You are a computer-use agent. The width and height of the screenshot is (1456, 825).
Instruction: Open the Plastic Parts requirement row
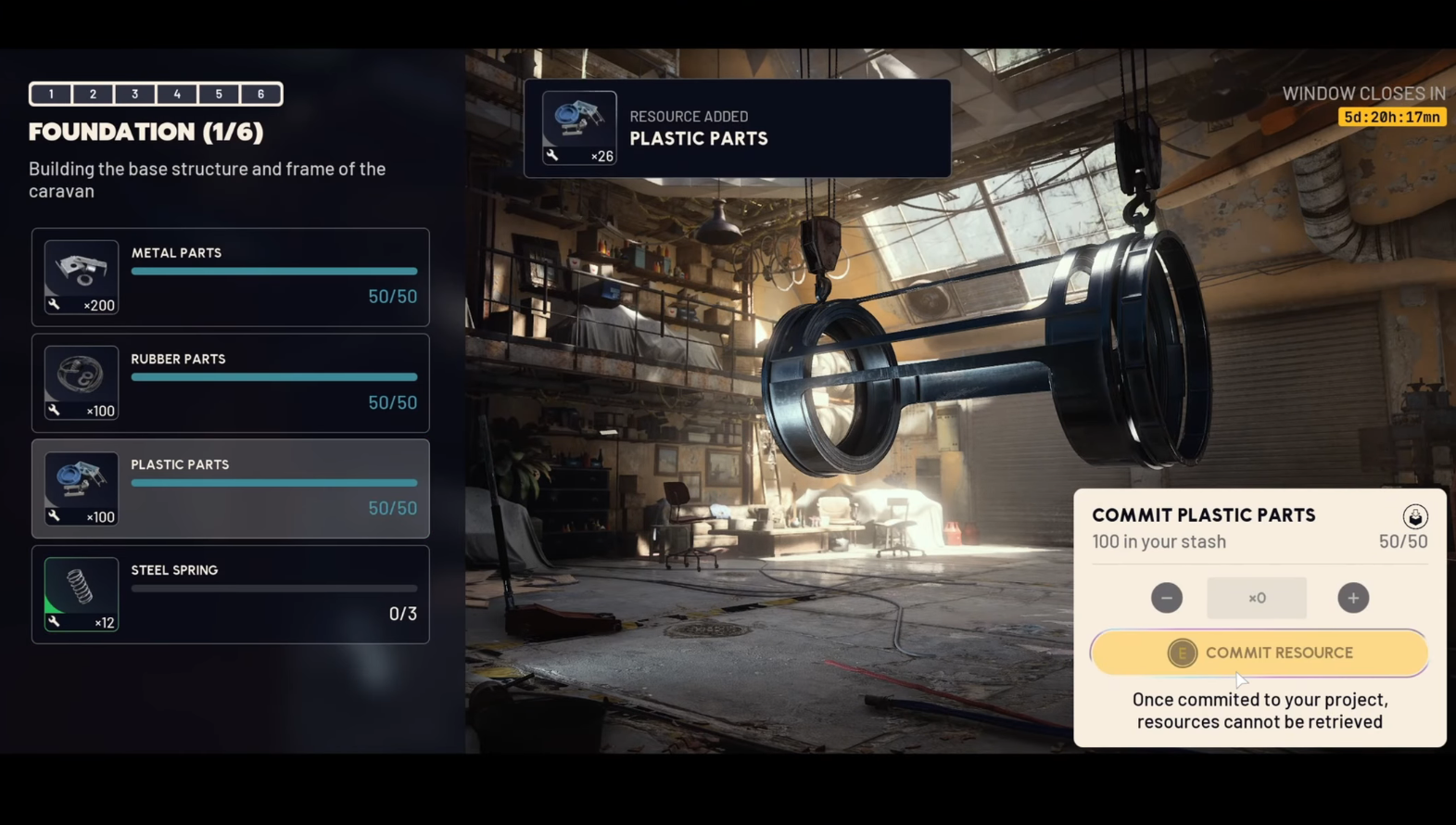click(x=231, y=489)
